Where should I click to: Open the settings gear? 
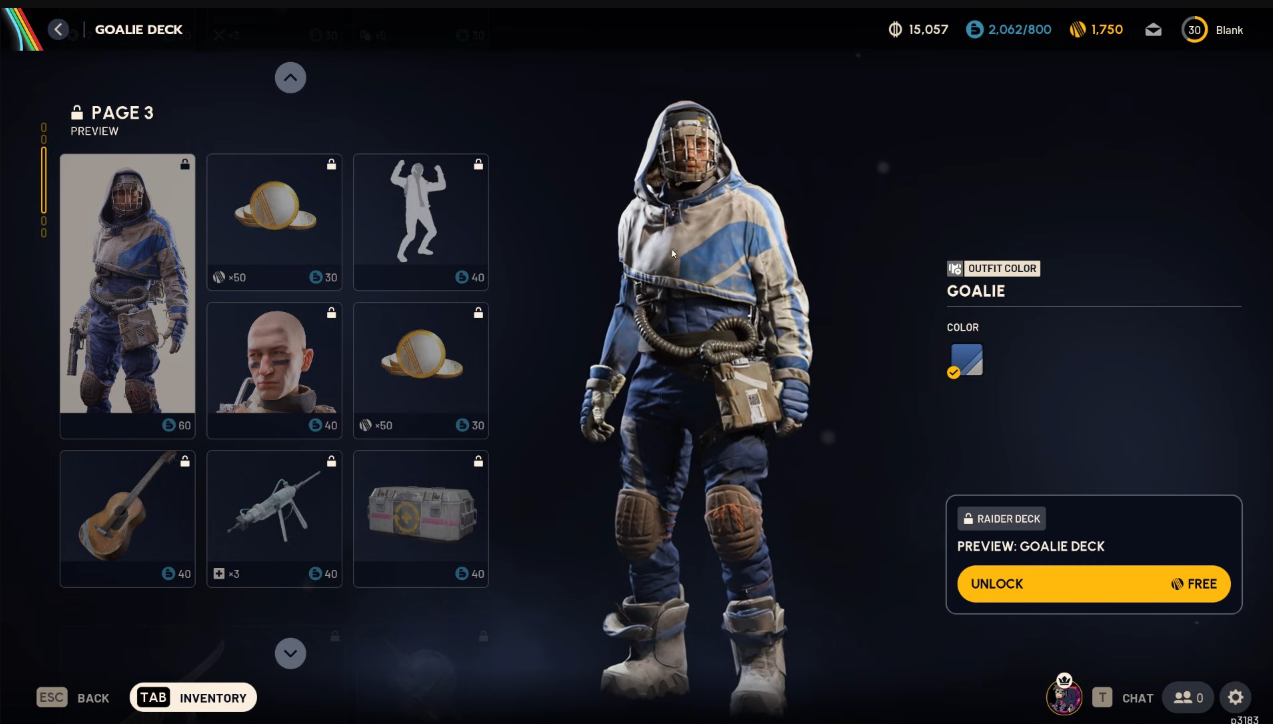coord(1236,698)
